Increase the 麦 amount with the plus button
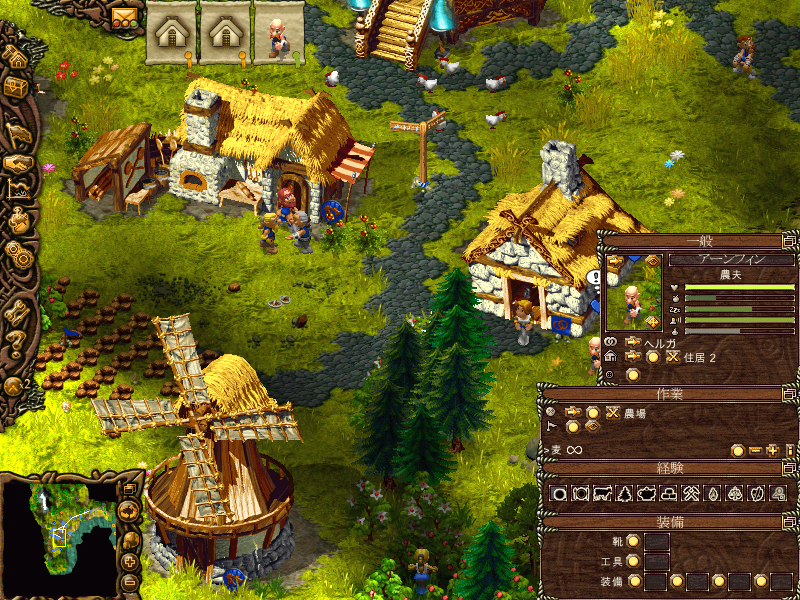 click(x=772, y=450)
